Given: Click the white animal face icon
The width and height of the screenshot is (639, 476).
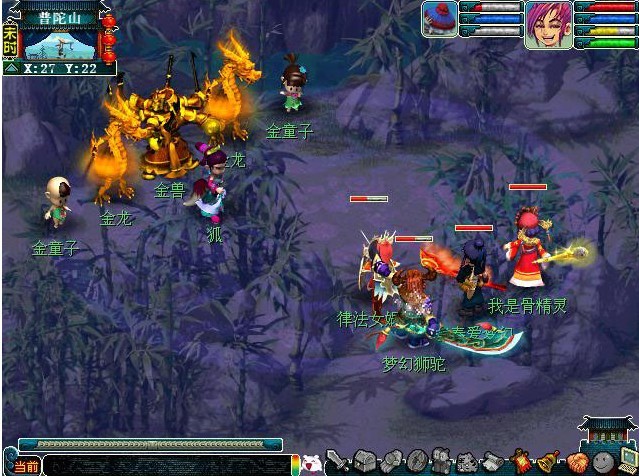Looking at the screenshot, I should pyautogui.click(x=313, y=463).
